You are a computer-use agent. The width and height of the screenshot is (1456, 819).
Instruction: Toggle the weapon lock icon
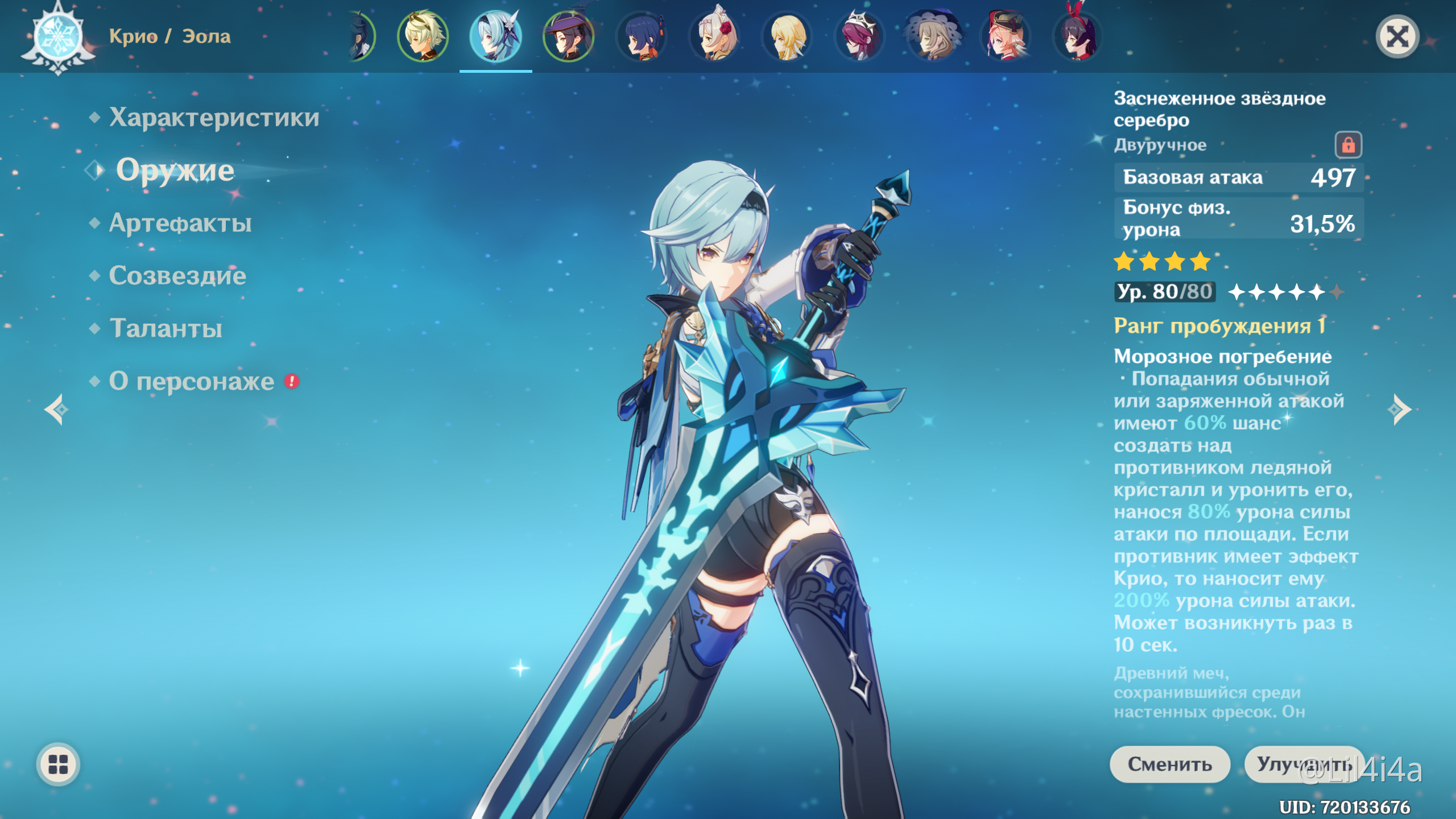(x=1348, y=145)
